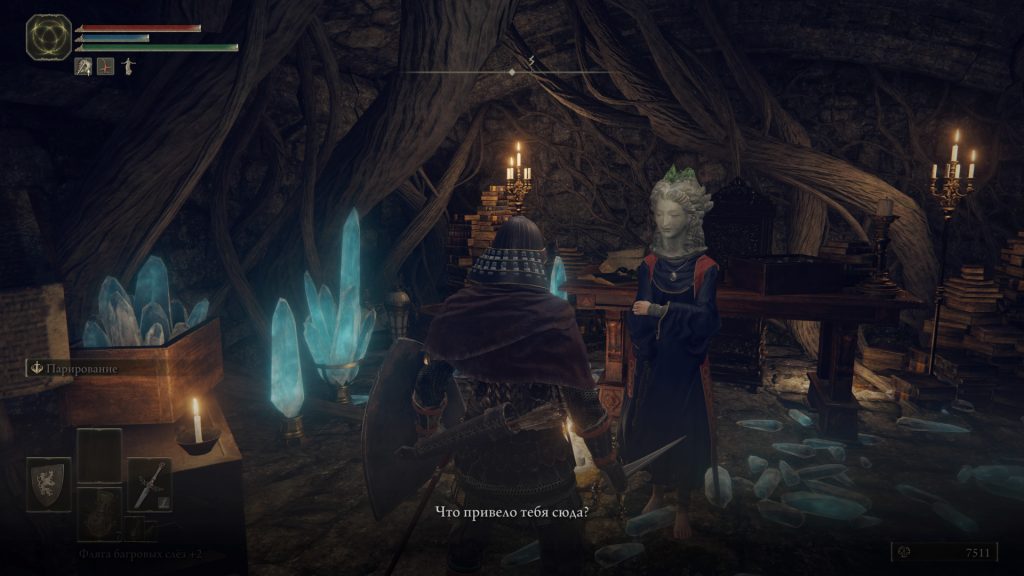Select the lion crest shield slot

coord(48,485)
